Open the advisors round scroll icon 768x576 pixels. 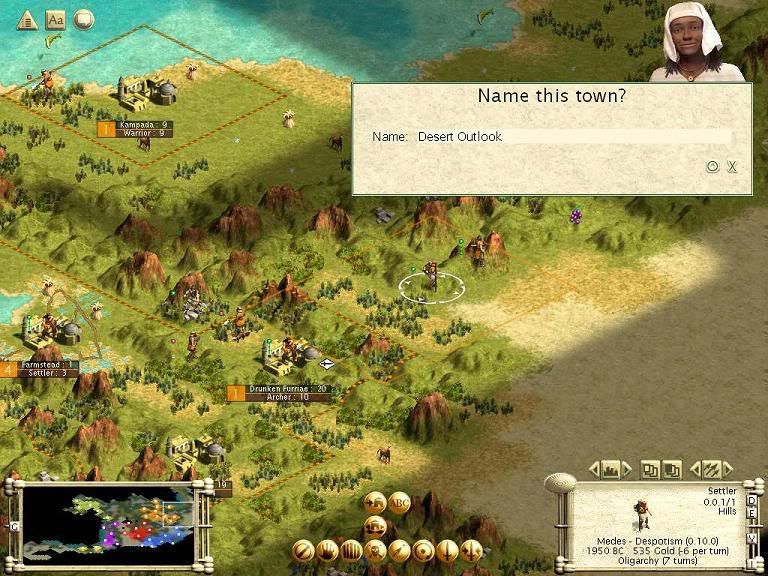pos(83,19)
